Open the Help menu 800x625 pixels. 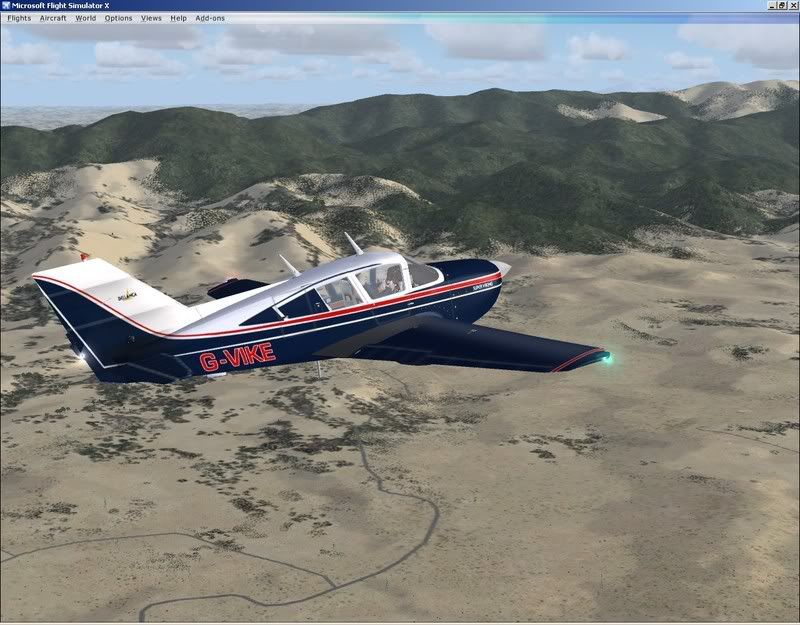click(178, 18)
